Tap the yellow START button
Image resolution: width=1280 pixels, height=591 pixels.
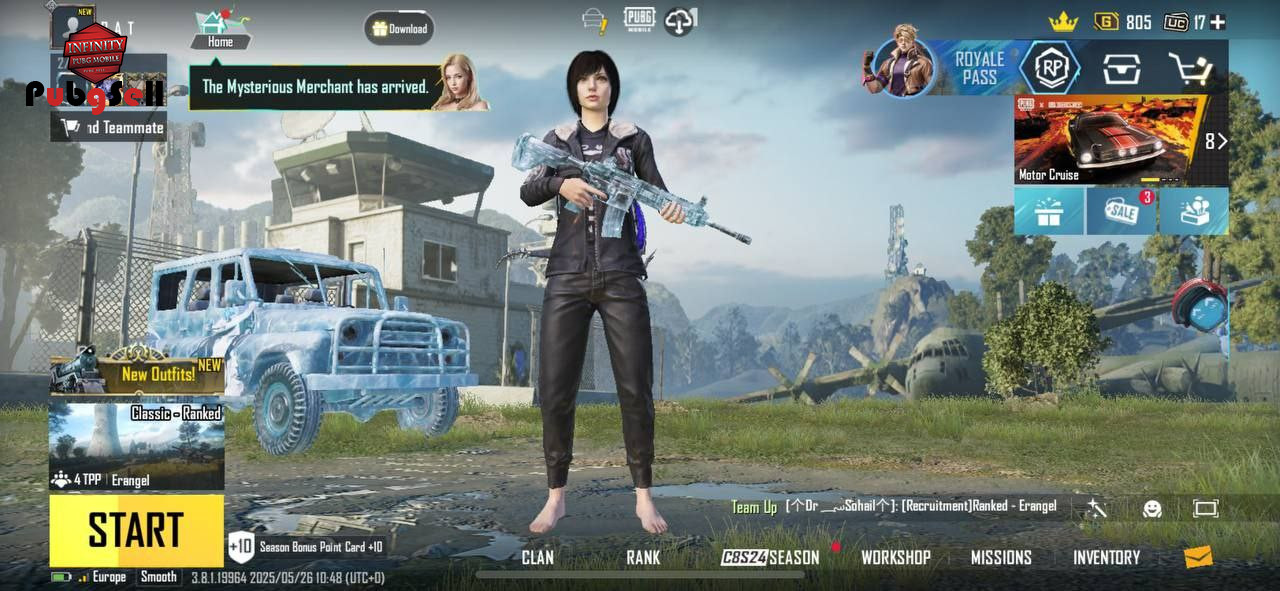pyautogui.click(x=136, y=530)
